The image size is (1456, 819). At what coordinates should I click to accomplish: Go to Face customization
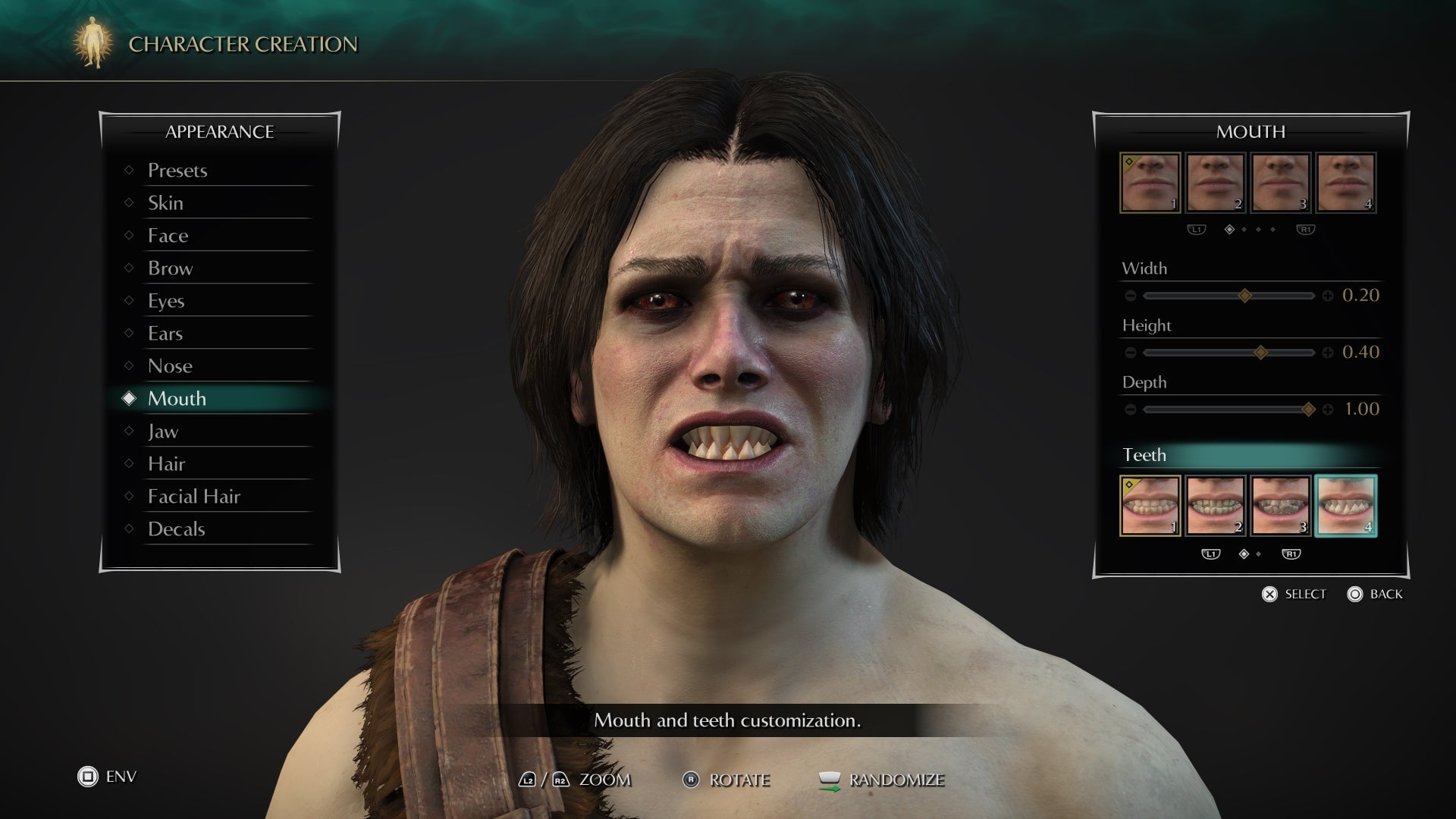[168, 236]
